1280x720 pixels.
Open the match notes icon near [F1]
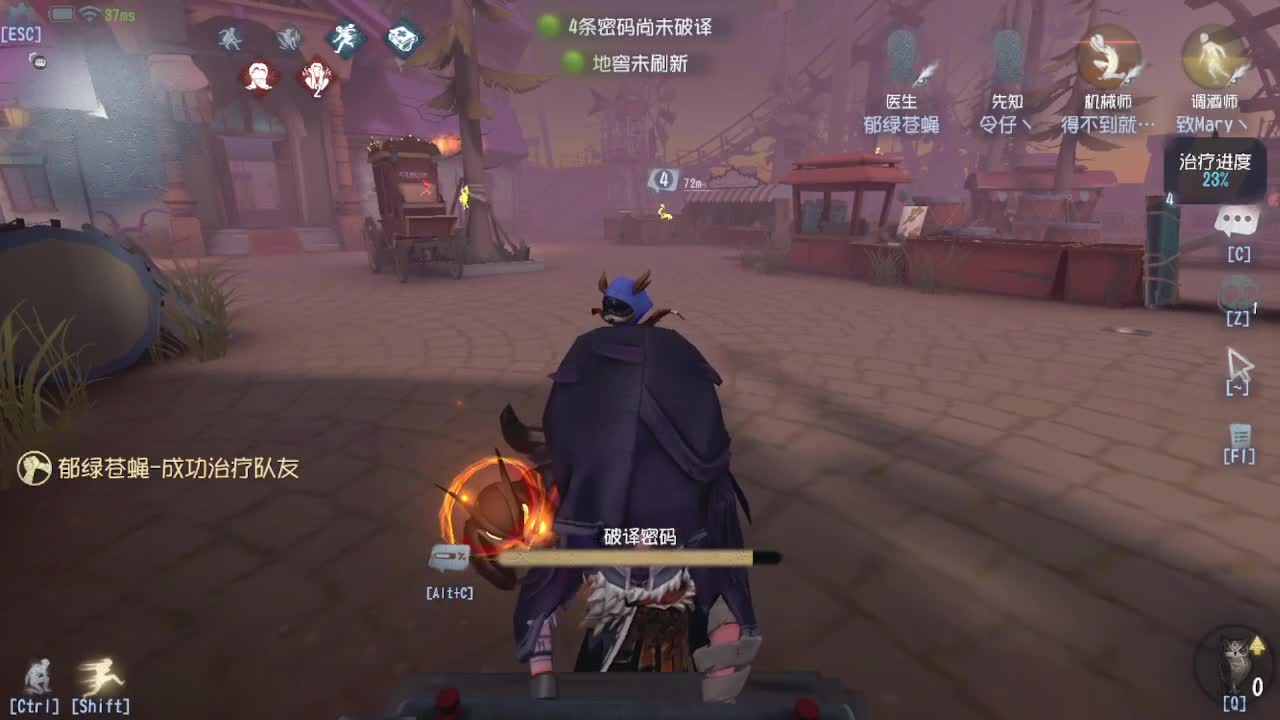[x=1240, y=437]
